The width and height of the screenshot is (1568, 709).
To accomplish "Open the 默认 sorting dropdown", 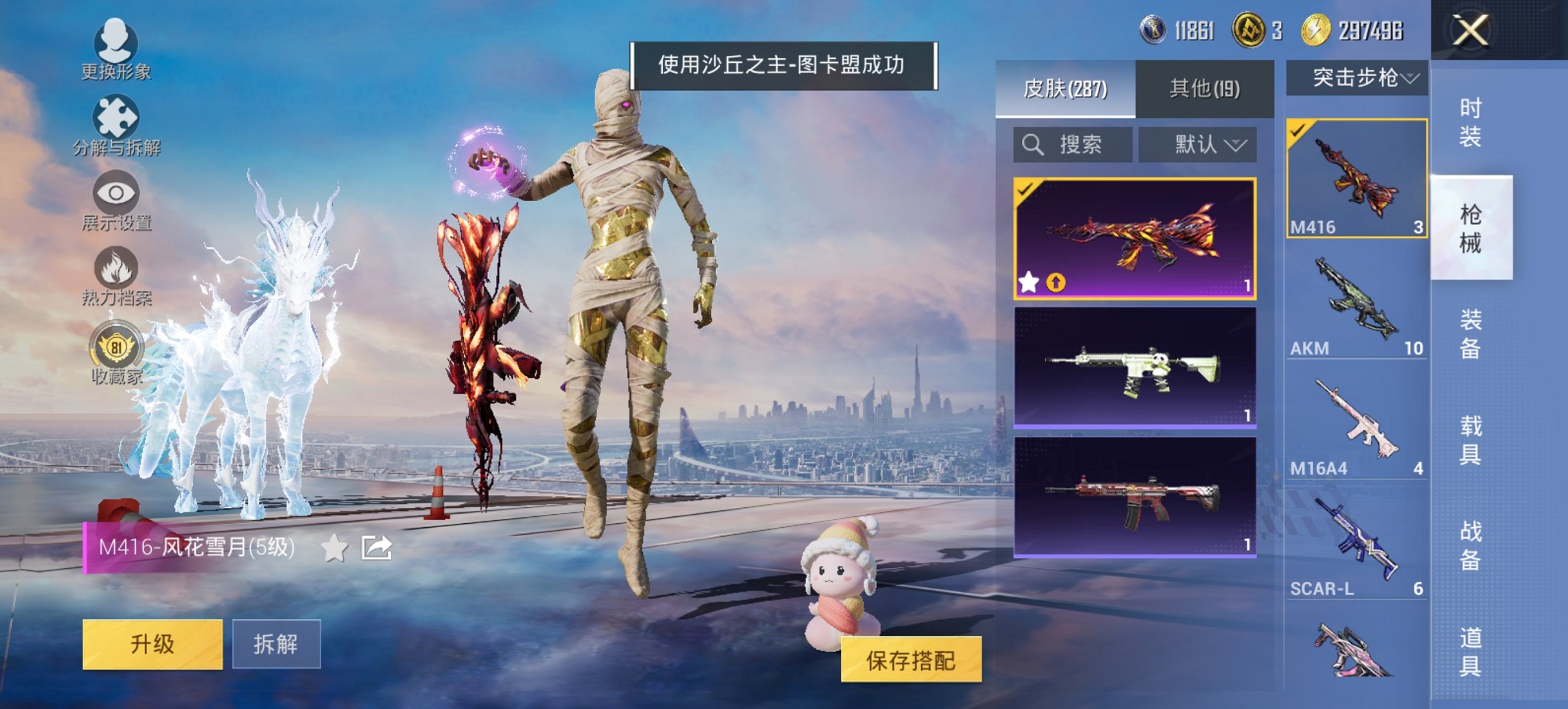I will point(1197,144).
